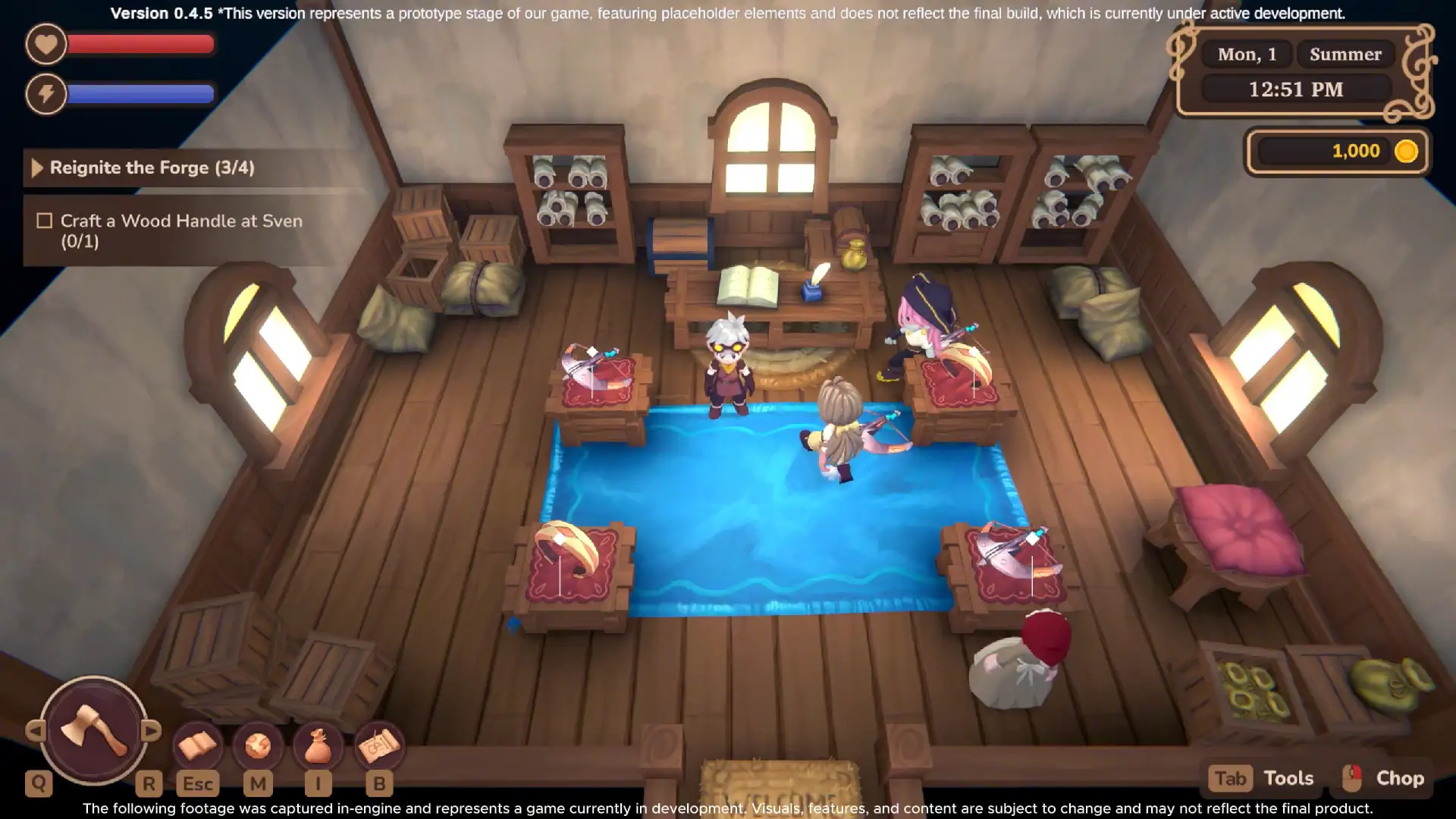This screenshot has height=819, width=1456.
Task: Click the heart icon beside the health bar
Action: click(x=45, y=45)
